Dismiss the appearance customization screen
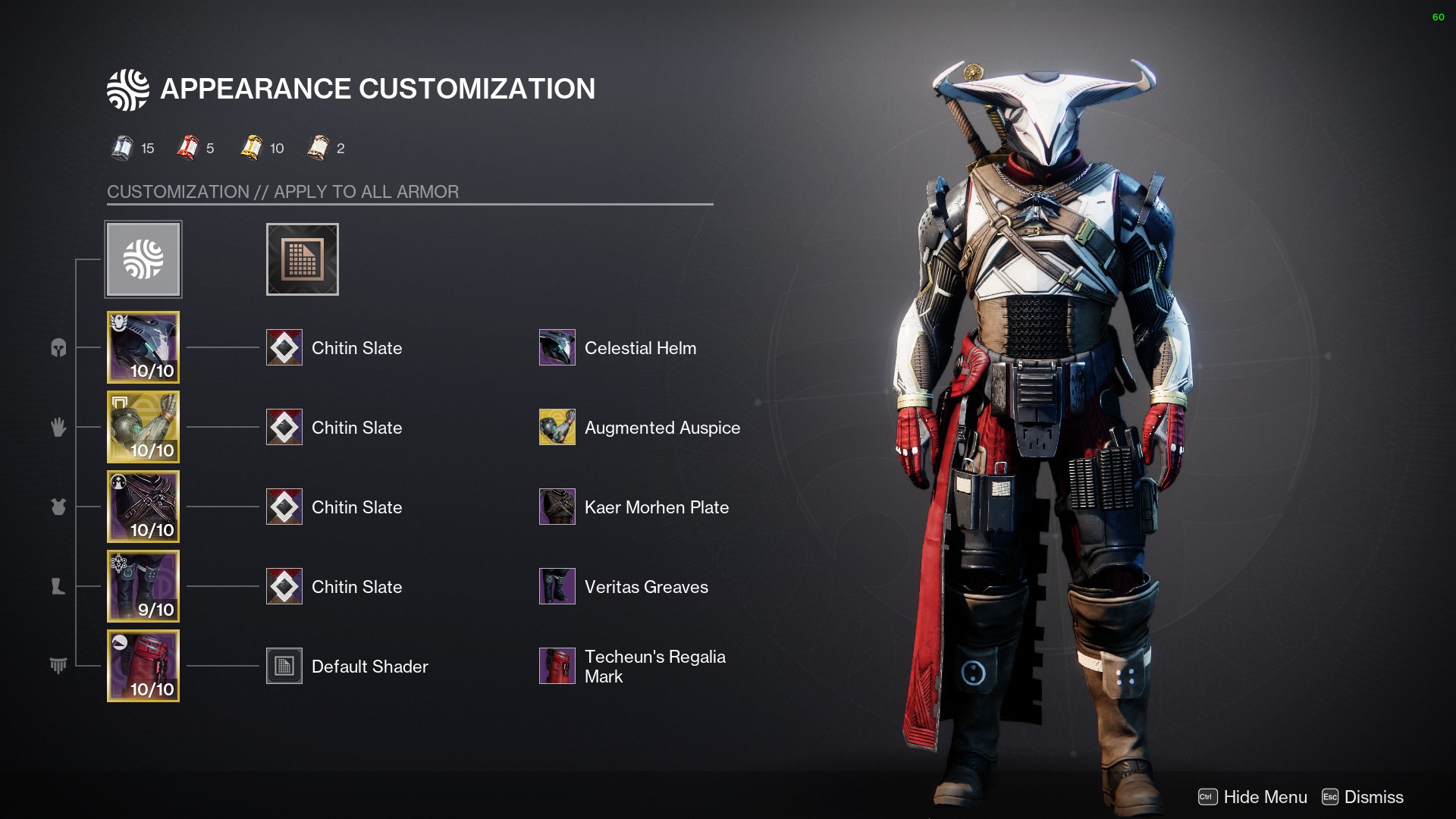The height and width of the screenshot is (819, 1456). 1363,797
